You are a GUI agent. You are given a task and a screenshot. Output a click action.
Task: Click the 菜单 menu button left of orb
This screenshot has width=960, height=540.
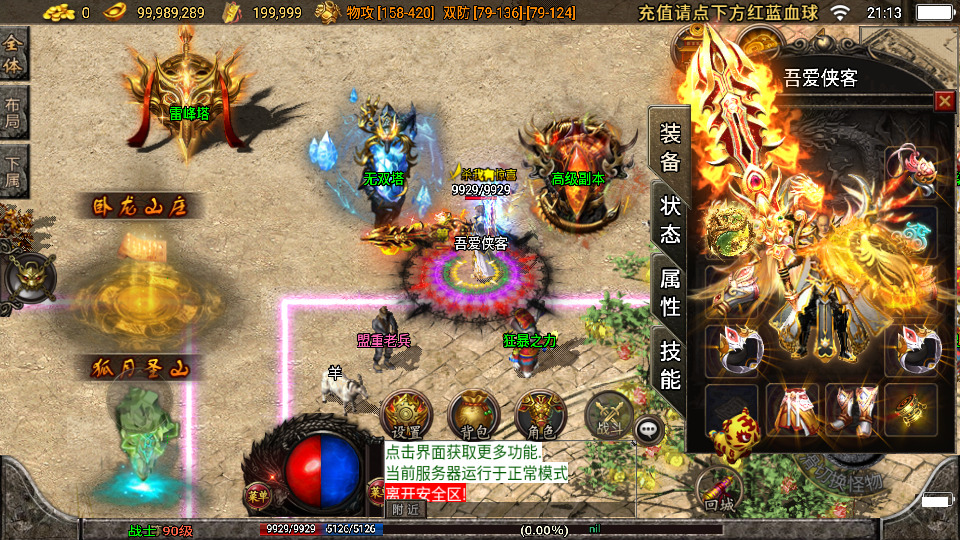pos(255,493)
